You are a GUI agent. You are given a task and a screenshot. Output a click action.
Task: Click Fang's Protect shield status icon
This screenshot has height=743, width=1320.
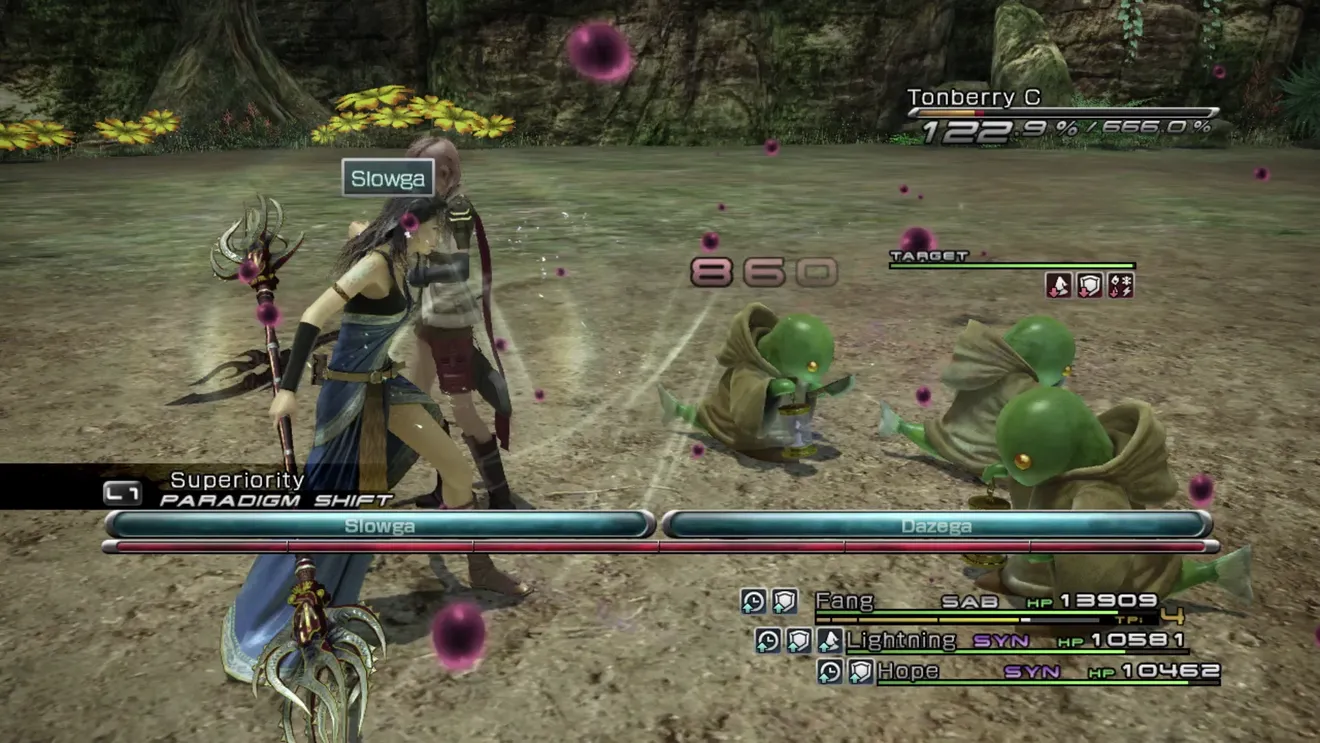785,601
